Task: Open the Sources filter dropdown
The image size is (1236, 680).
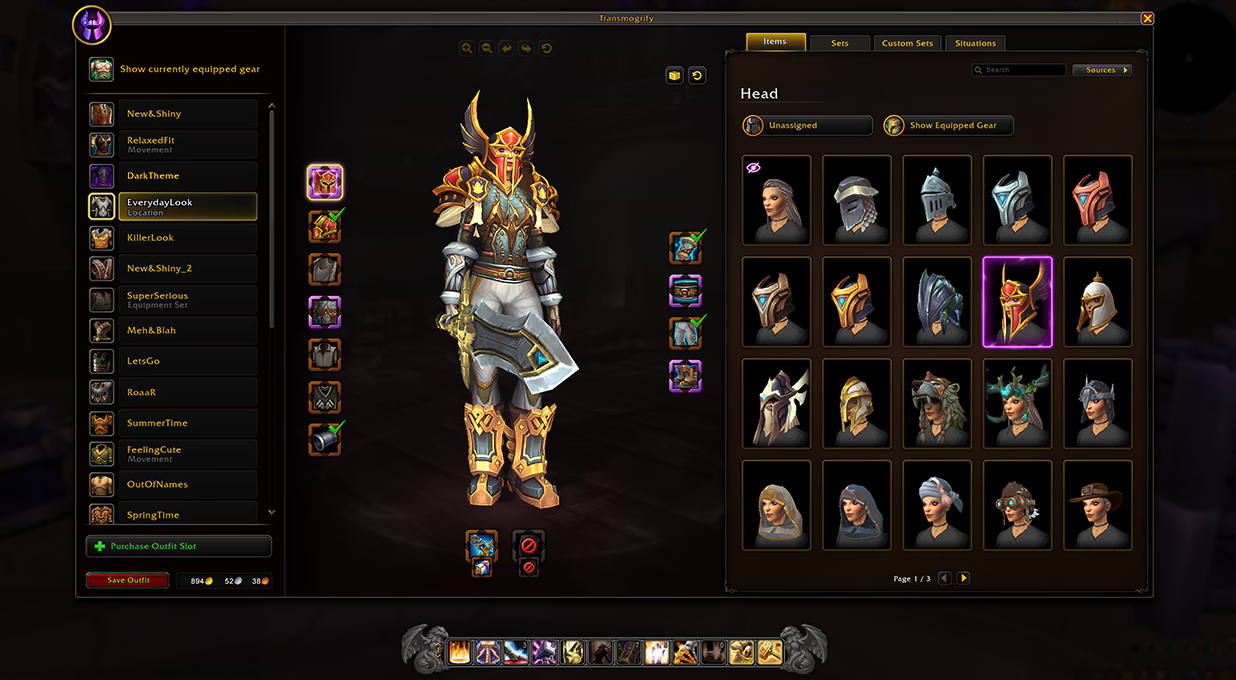Action: tap(1101, 70)
